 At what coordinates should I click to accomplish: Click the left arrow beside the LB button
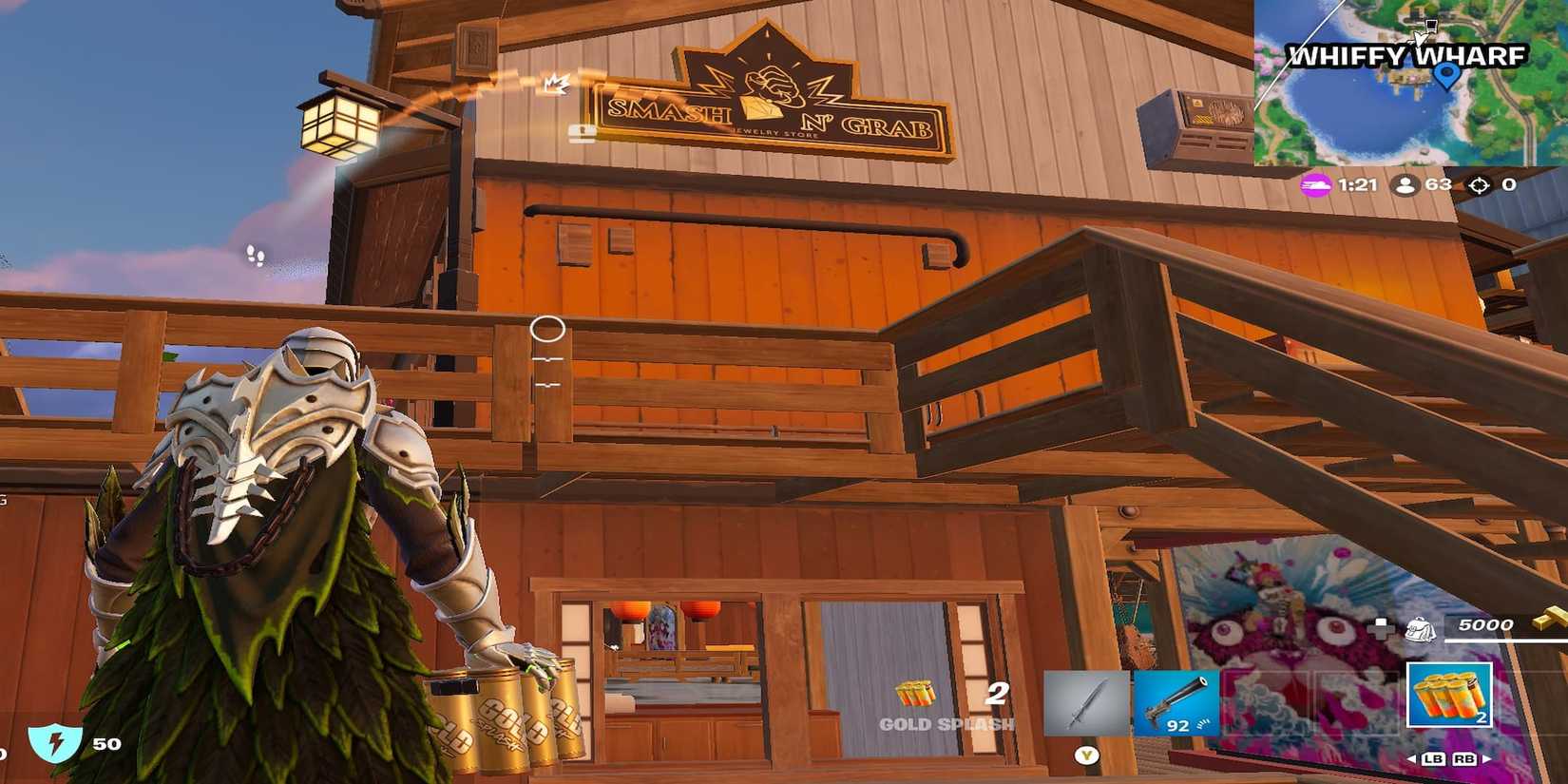pos(1411,758)
